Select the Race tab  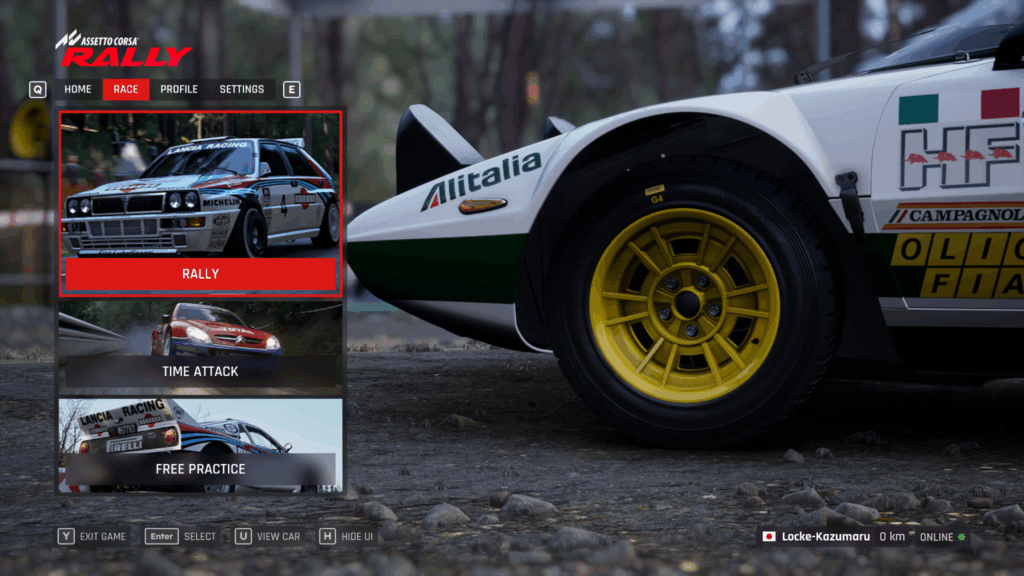click(126, 89)
